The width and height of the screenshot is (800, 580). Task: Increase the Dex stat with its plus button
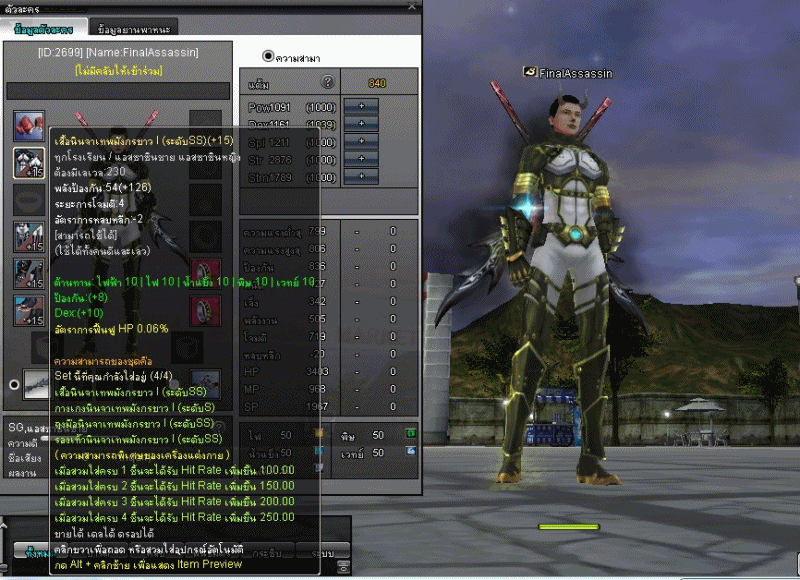coord(361,124)
